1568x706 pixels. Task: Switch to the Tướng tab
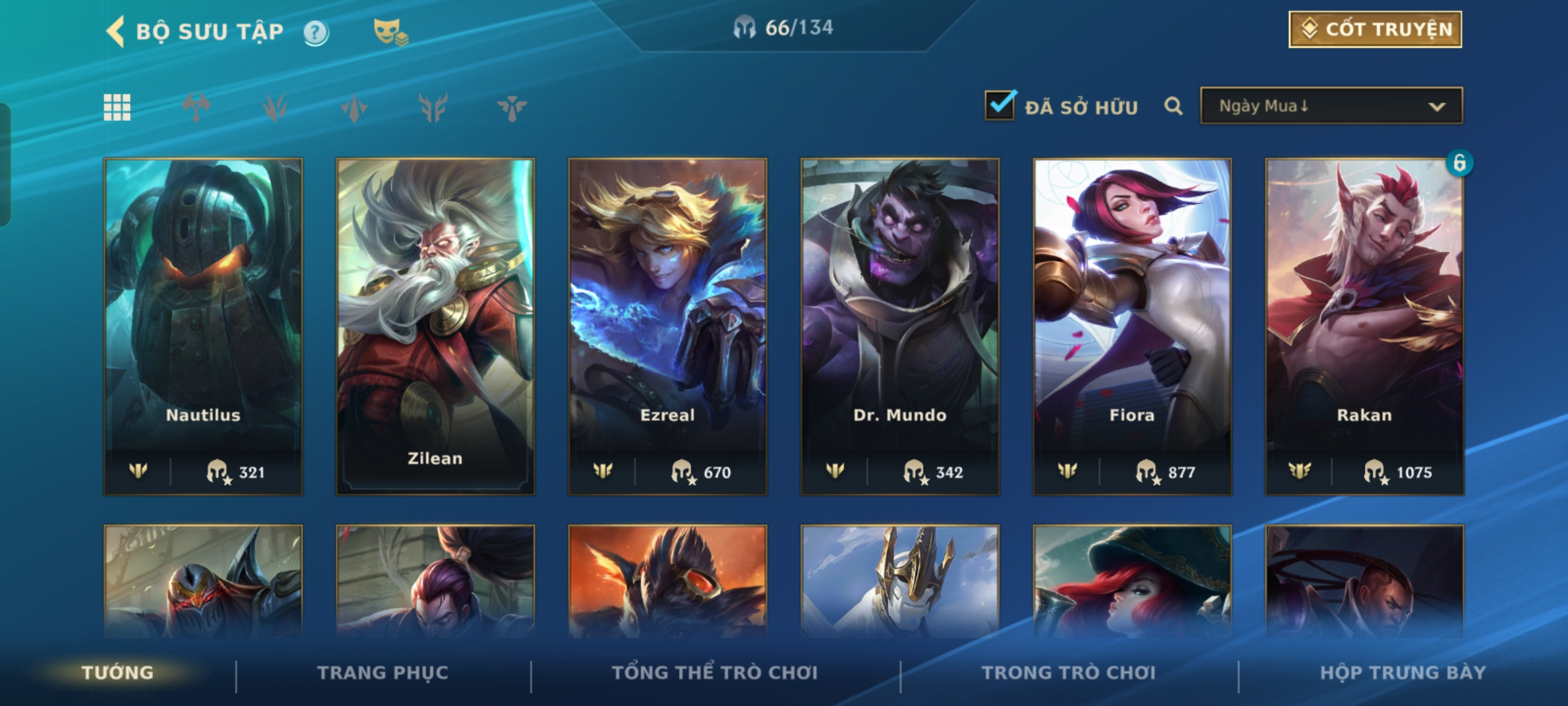pos(118,673)
